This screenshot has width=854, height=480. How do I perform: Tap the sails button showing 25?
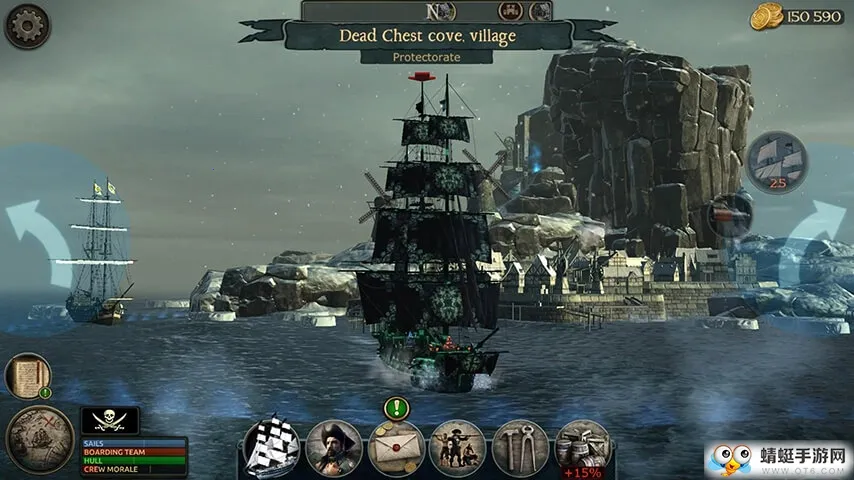[777, 161]
